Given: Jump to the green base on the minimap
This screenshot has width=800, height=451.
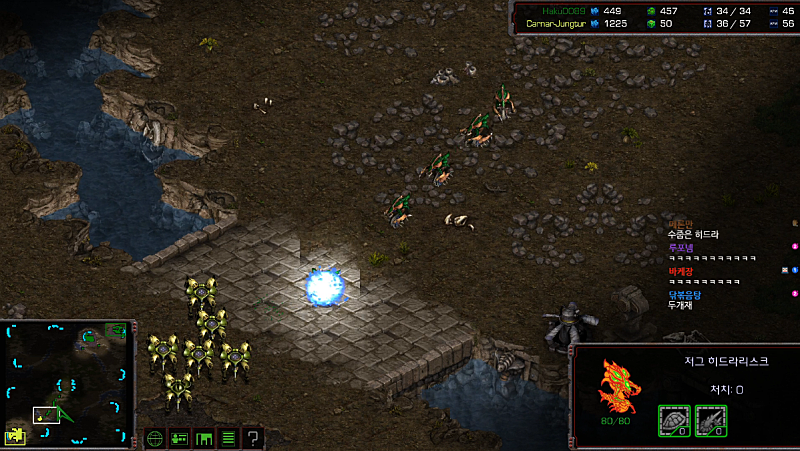Looking at the screenshot, I should (x=92, y=337).
